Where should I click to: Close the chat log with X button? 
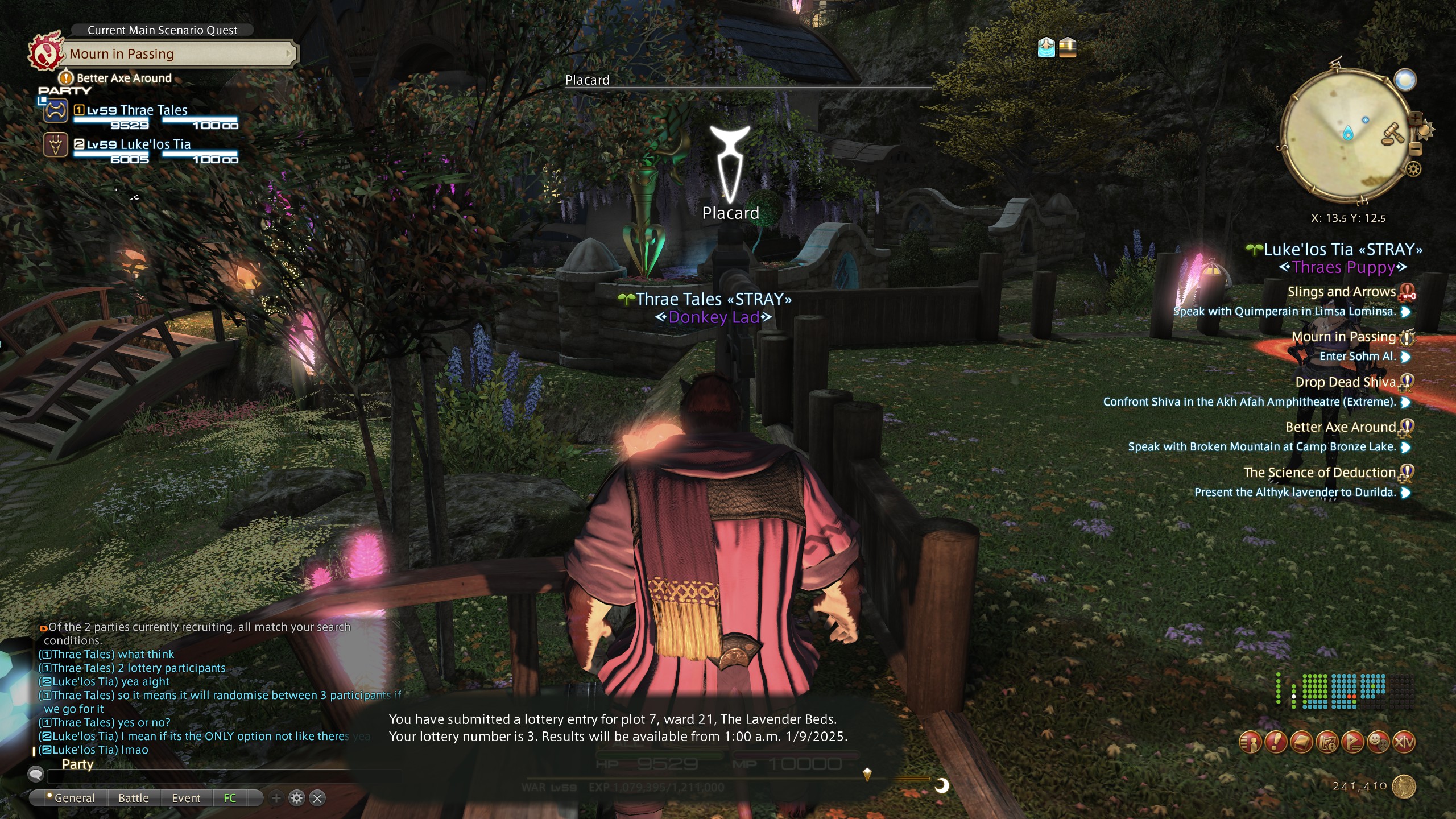point(318,798)
